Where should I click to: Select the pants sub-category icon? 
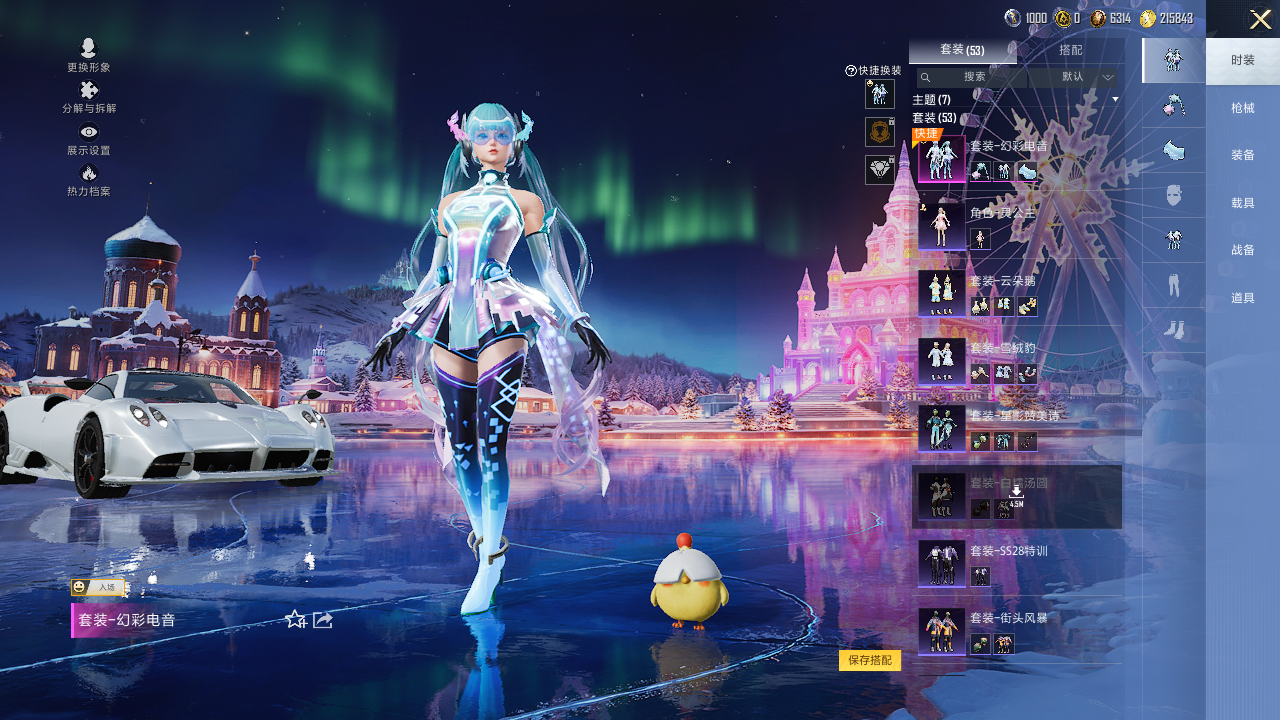pos(1174,285)
